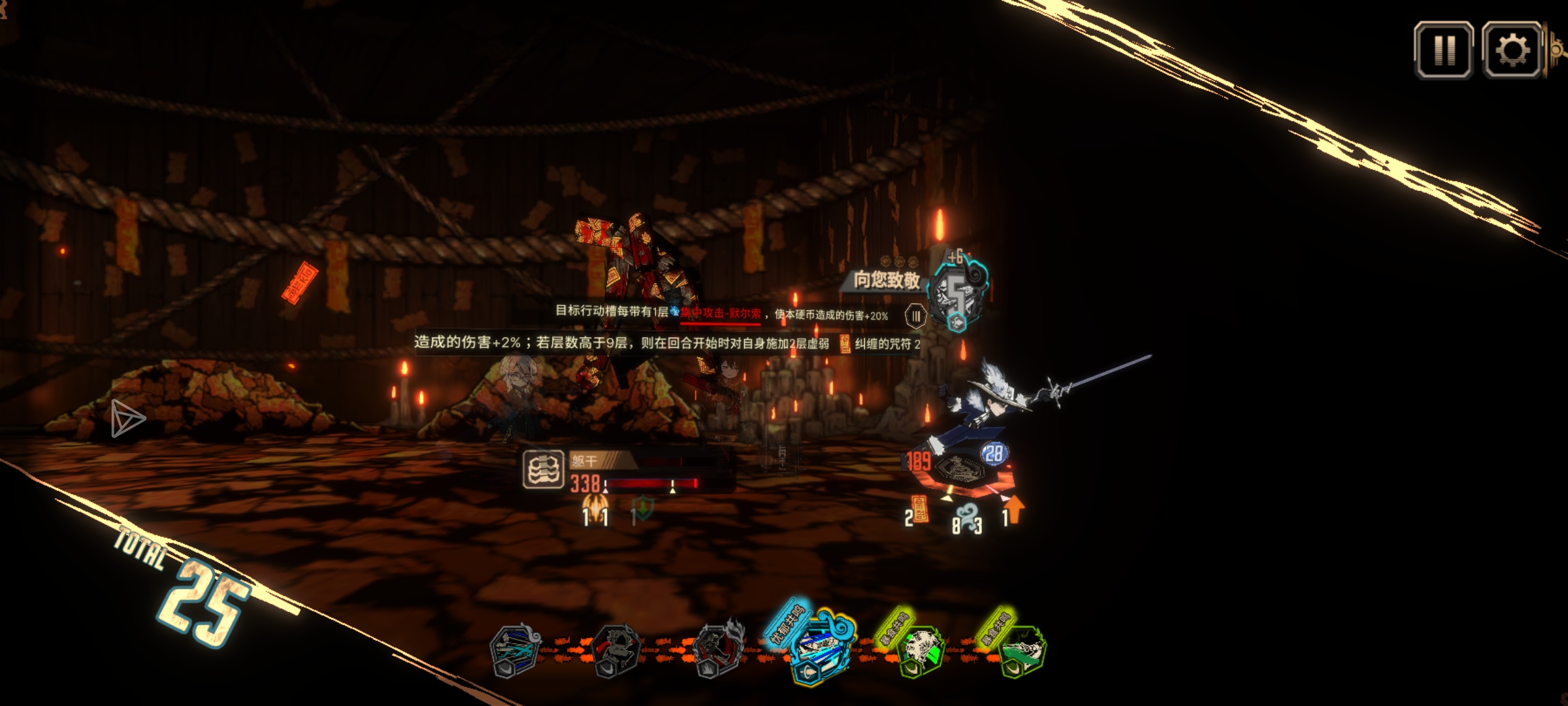The image size is (1568, 706).
Task: Check the blue swirl status icon
Action: (x=967, y=514)
